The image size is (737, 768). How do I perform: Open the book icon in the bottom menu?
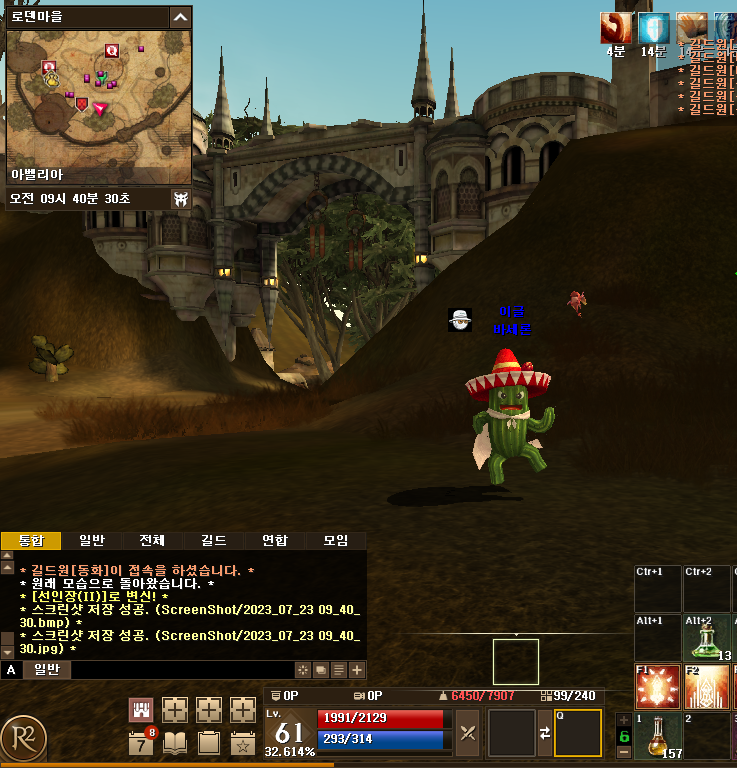point(175,743)
